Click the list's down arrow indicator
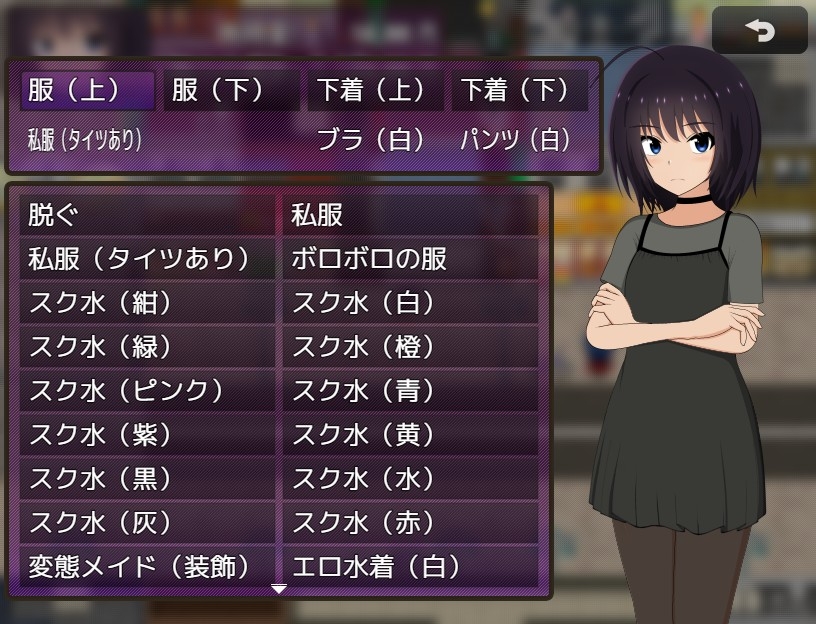816x624 pixels. pos(279,589)
